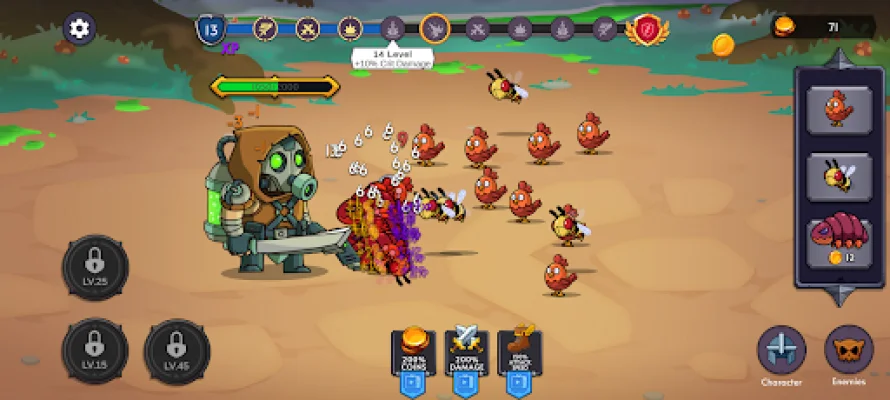Open the settings gear menu
Screen dimensions: 890x400
pyautogui.click(x=79, y=29)
